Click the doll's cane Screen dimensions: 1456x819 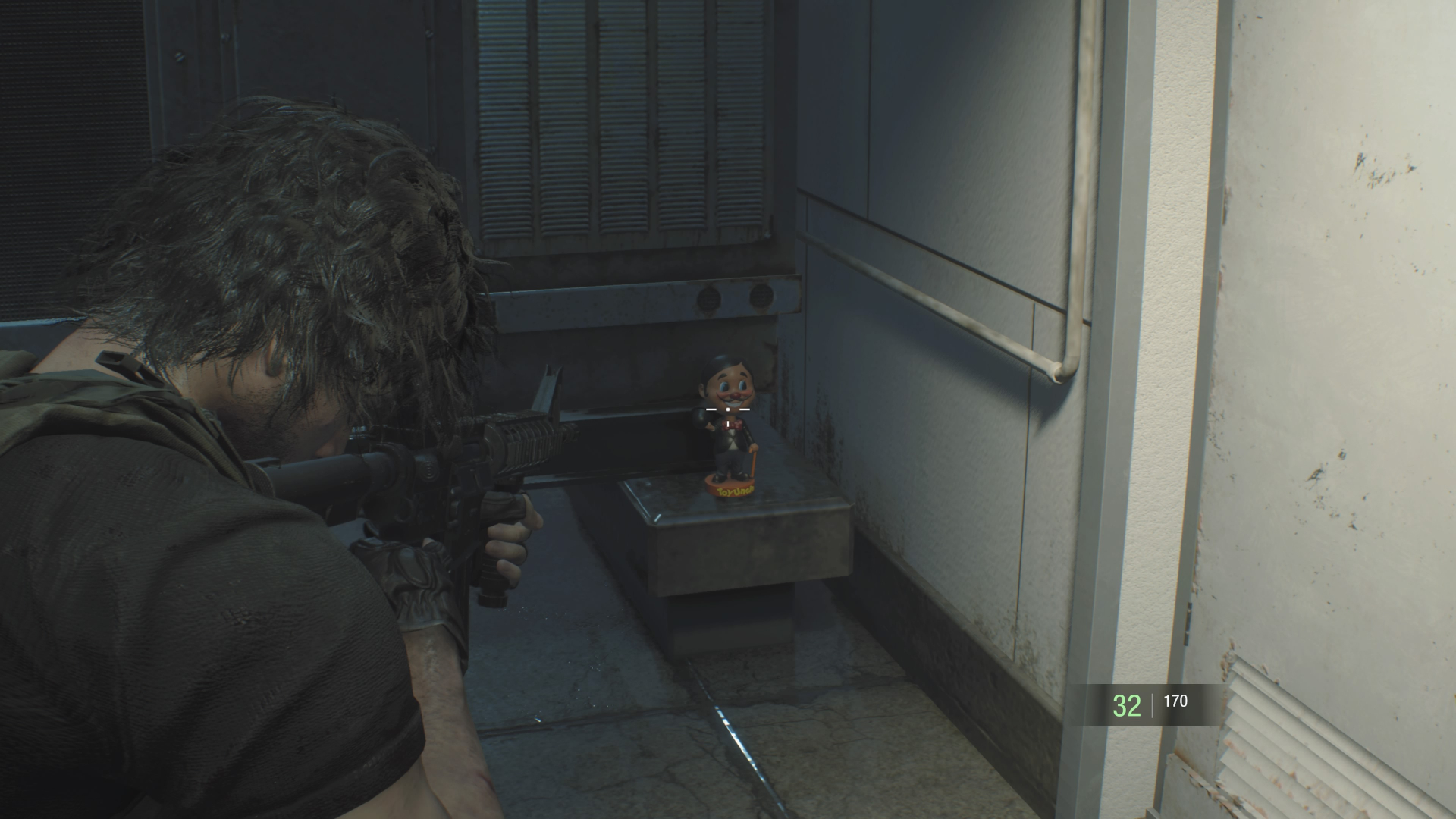click(755, 461)
